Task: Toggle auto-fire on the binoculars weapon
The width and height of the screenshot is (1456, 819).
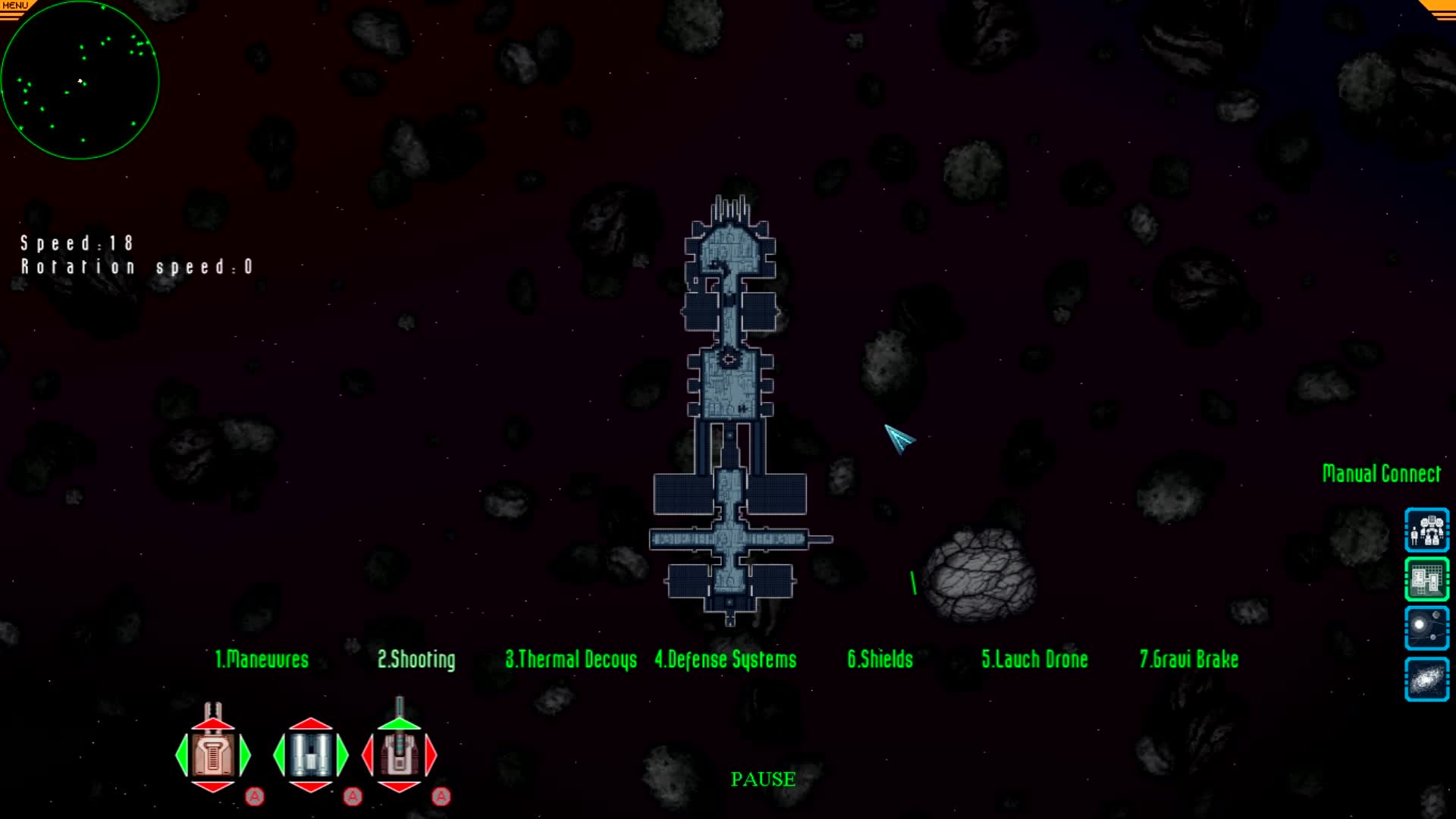Action: 352,796
